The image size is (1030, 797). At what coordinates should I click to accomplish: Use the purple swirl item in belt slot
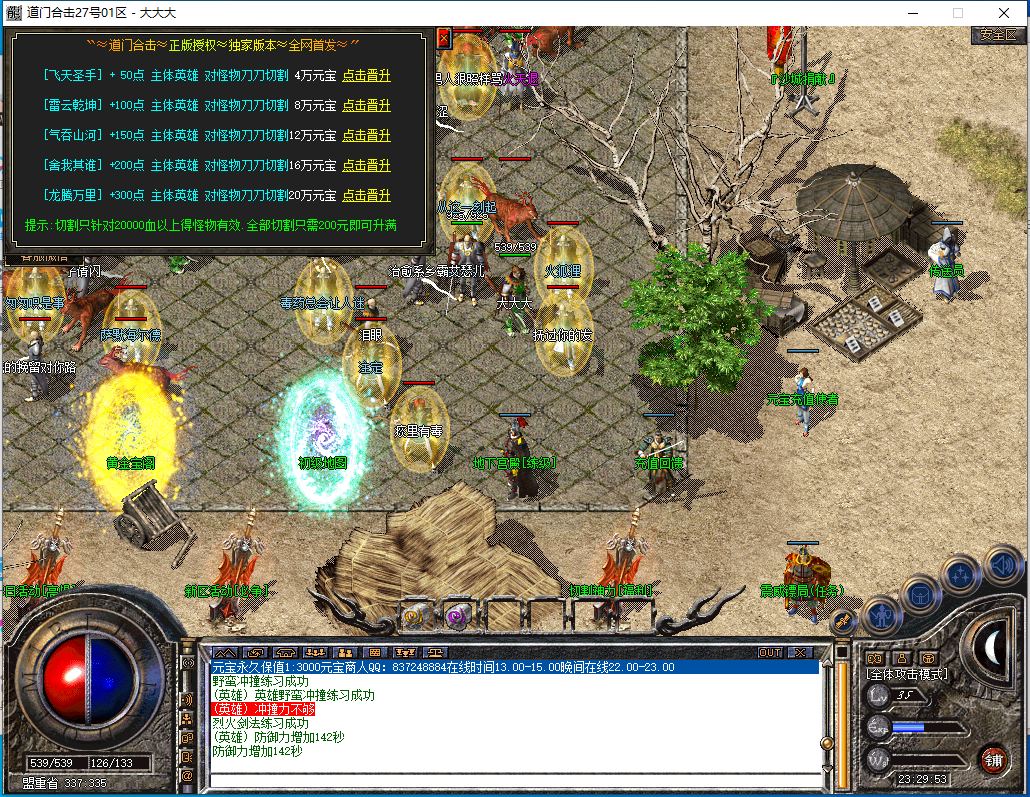point(458,615)
